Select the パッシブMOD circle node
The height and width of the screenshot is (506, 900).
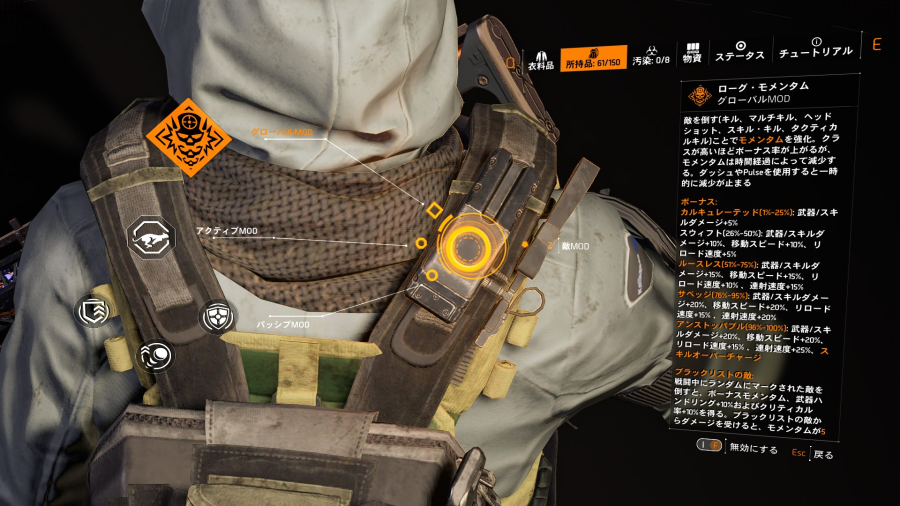[x=431, y=275]
